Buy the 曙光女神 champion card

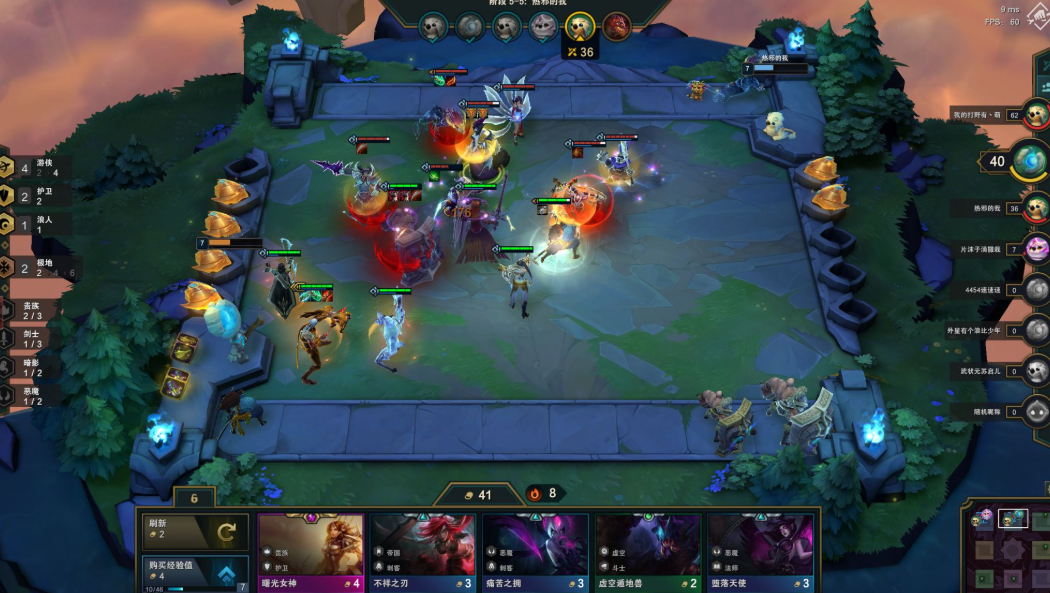[x=311, y=552]
